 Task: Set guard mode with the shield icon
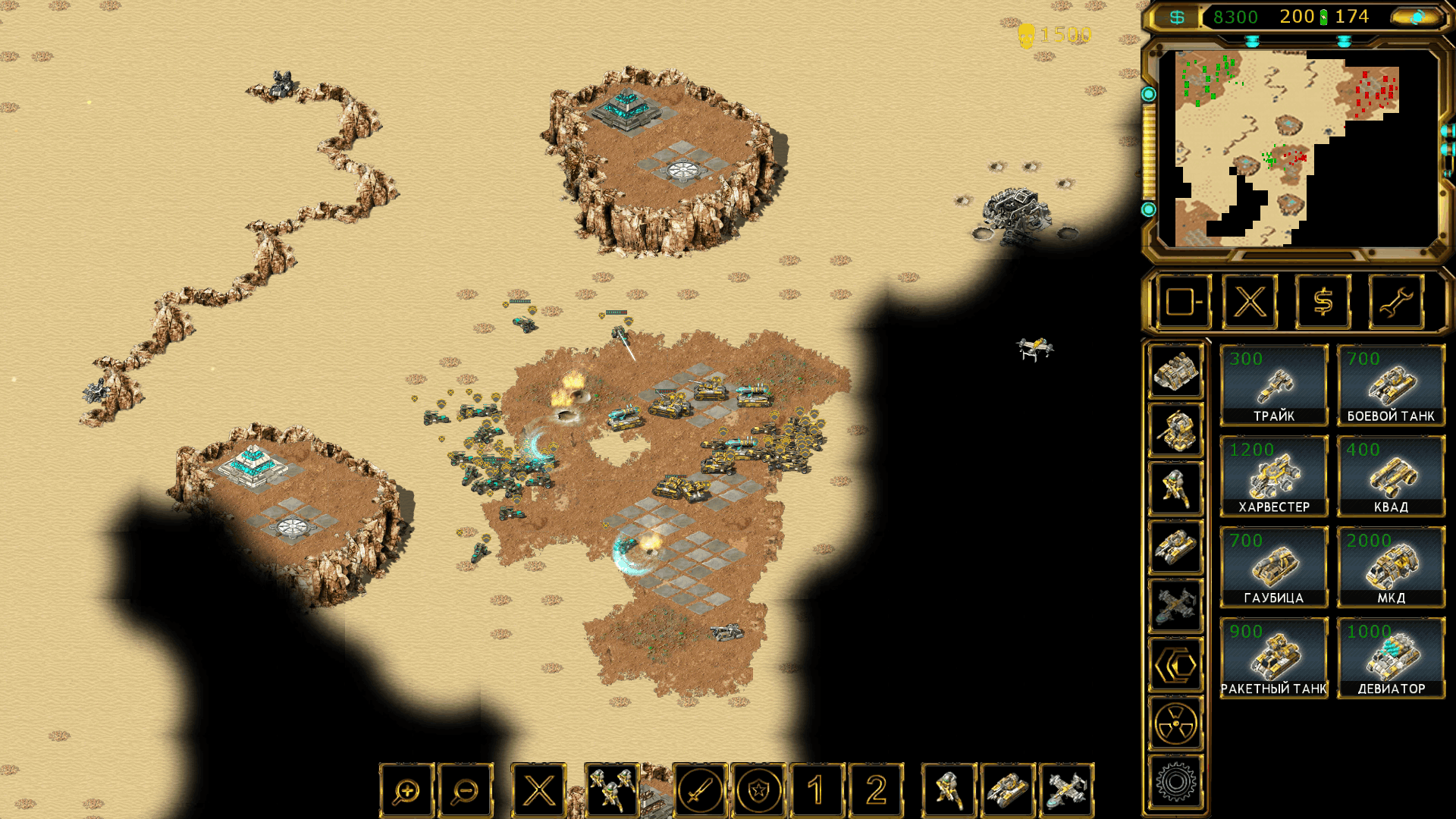(758, 791)
